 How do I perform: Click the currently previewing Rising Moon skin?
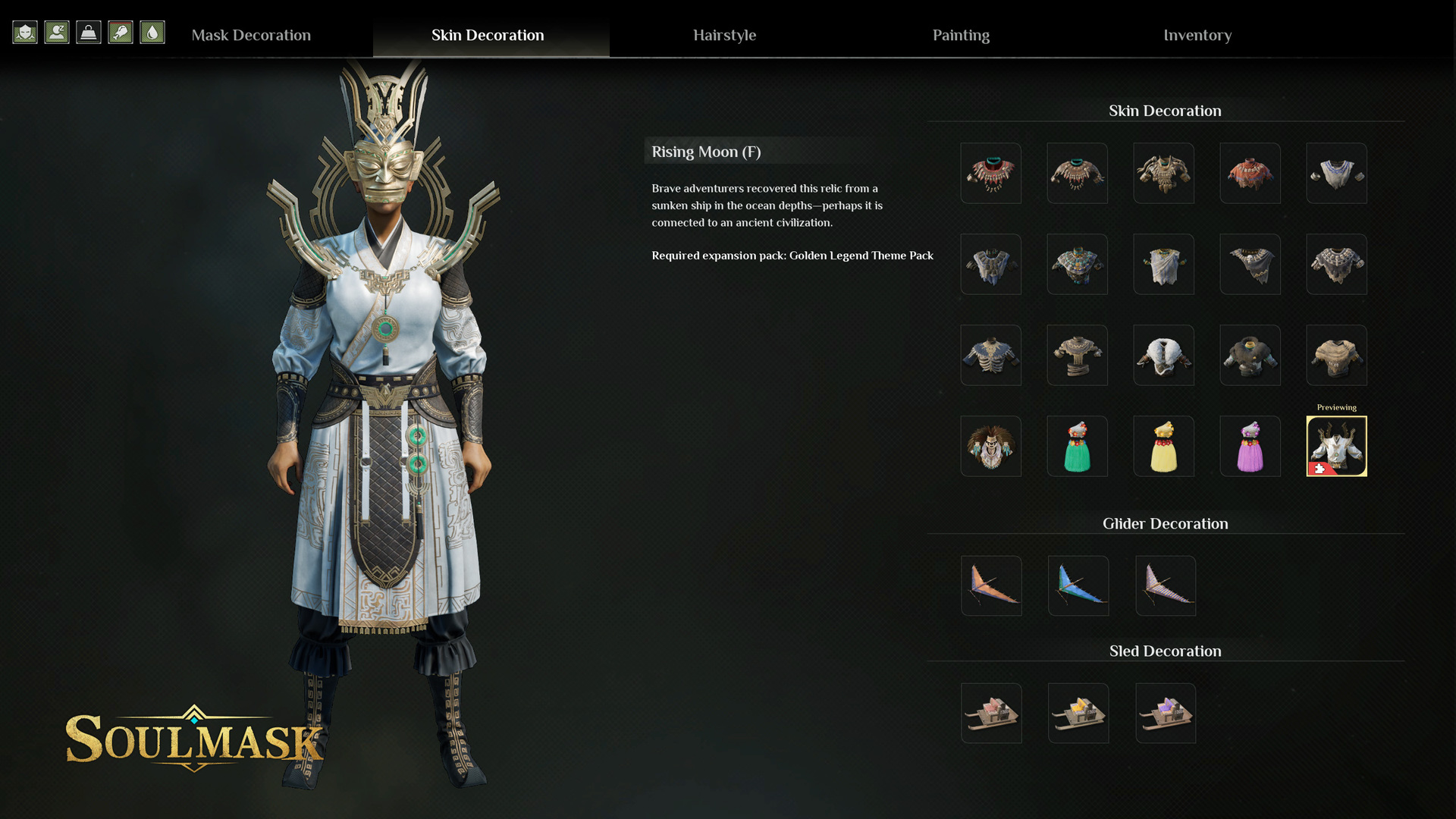click(x=1336, y=446)
